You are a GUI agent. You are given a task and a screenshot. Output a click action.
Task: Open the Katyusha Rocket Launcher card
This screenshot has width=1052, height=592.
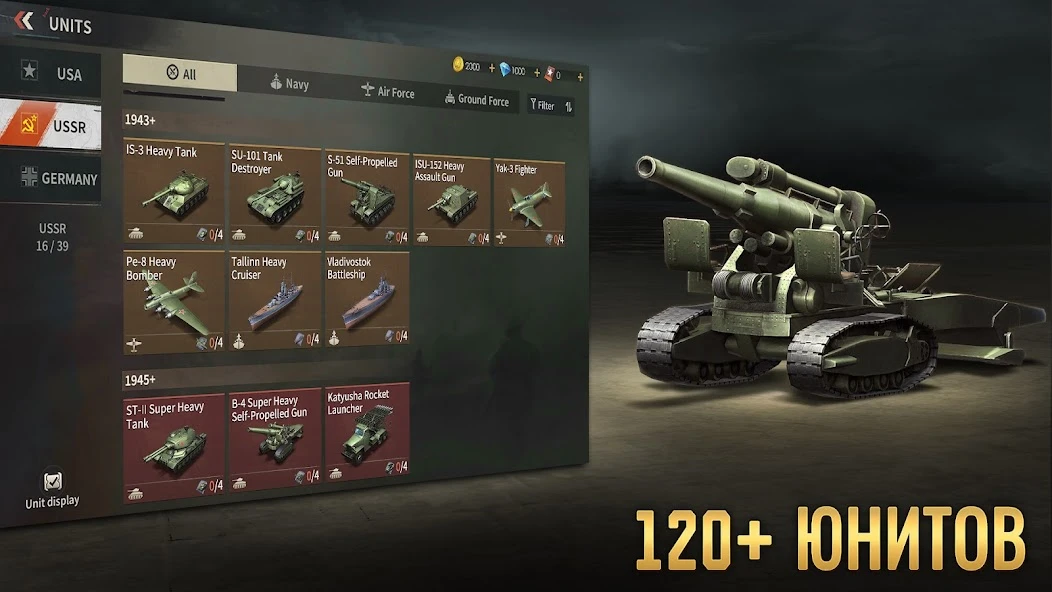[366, 430]
